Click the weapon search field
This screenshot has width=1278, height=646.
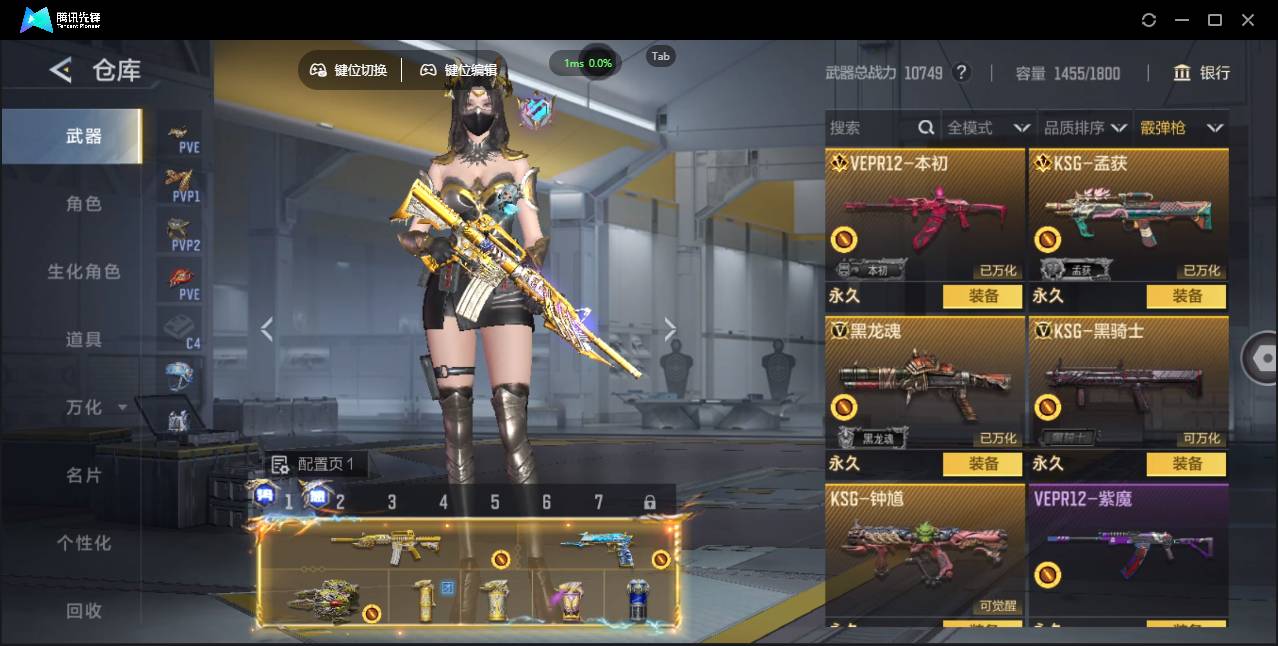pyautogui.click(x=870, y=128)
